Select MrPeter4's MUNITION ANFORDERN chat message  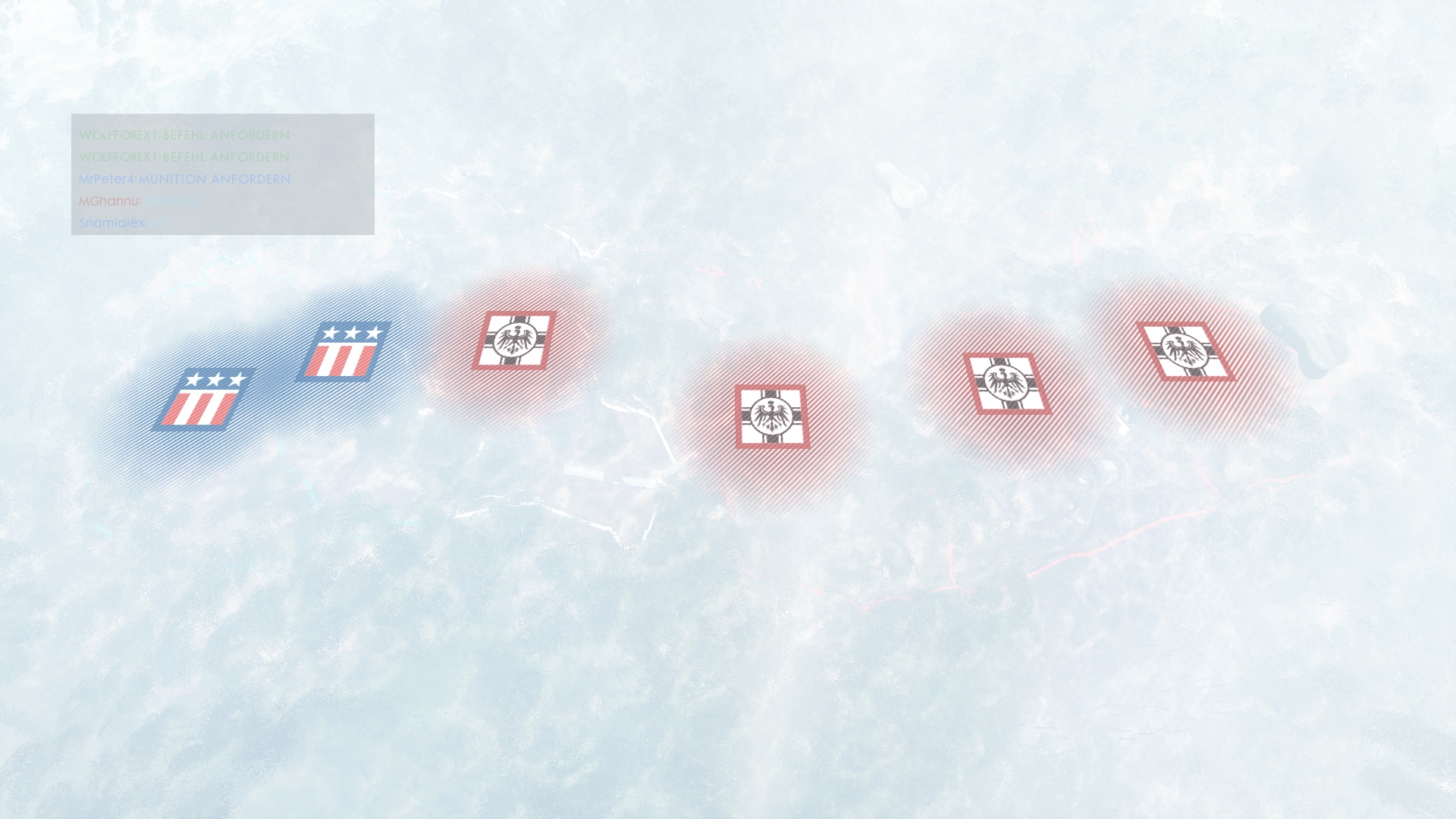coord(184,179)
